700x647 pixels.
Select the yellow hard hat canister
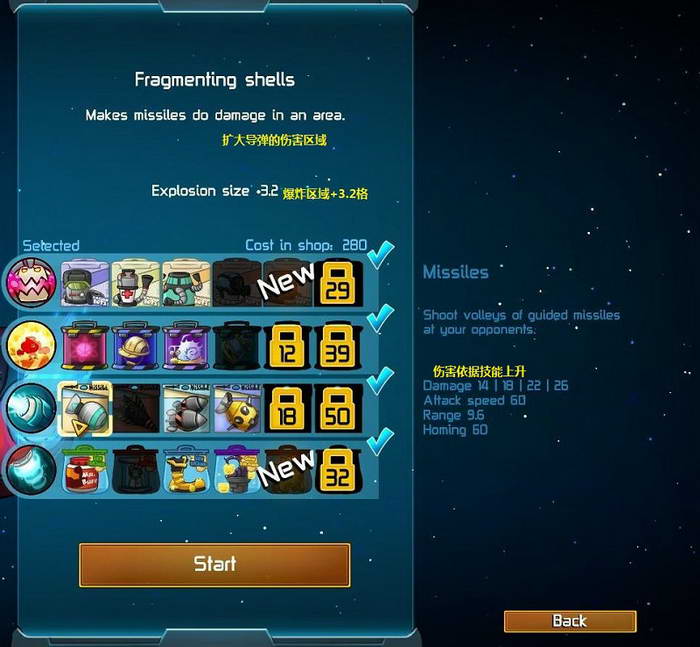pos(135,346)
